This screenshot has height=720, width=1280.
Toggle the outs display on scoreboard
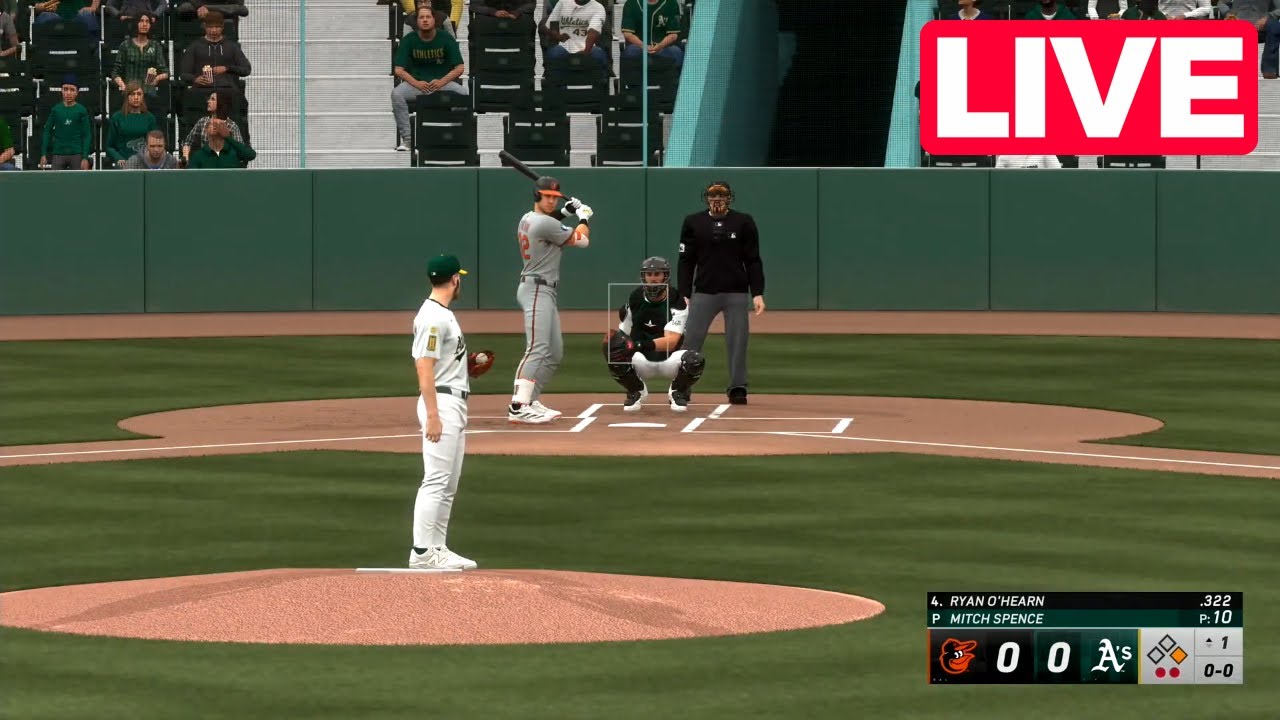click(1167, 672)
